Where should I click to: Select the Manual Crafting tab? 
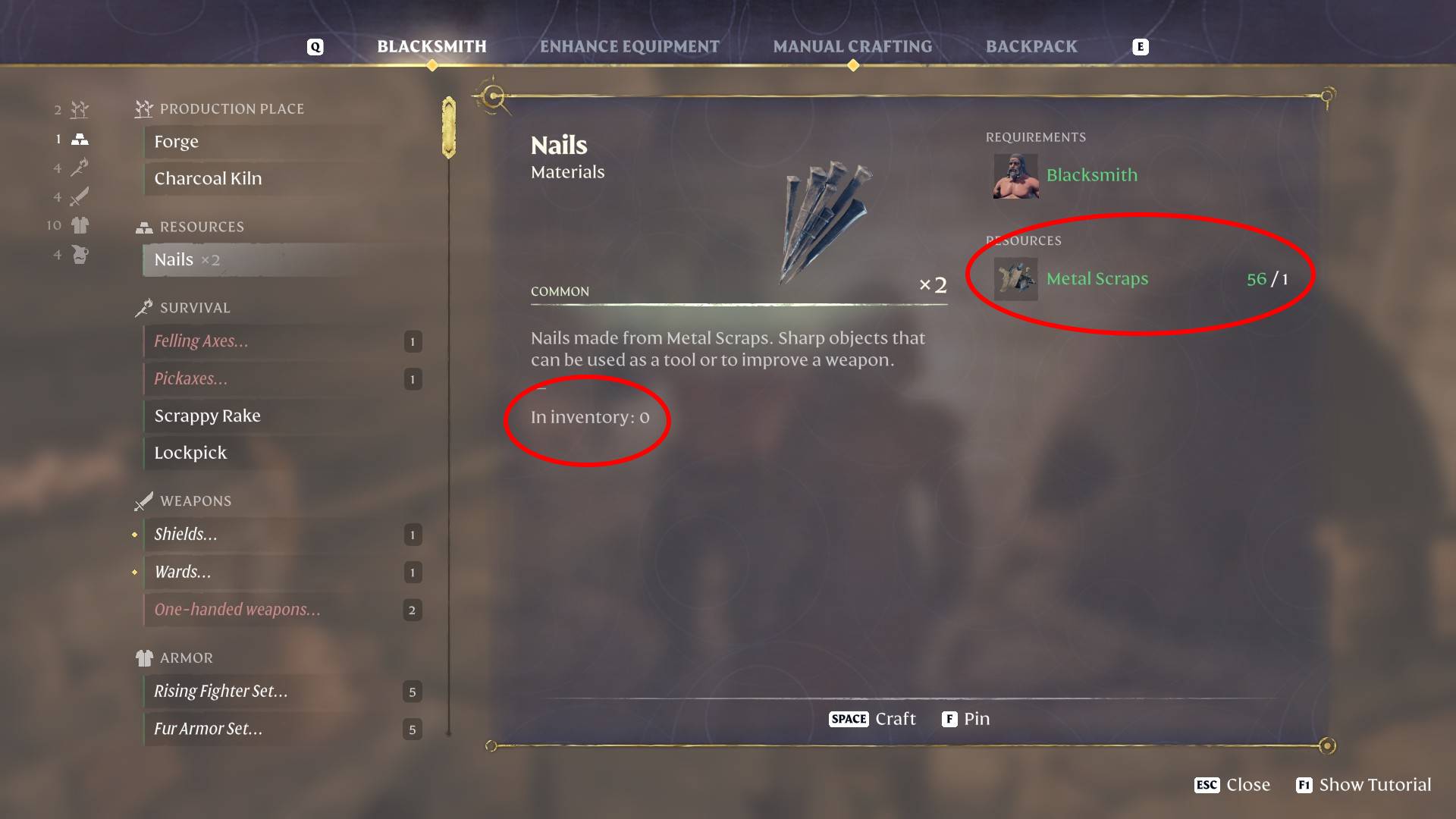click(x=852, y=46)
